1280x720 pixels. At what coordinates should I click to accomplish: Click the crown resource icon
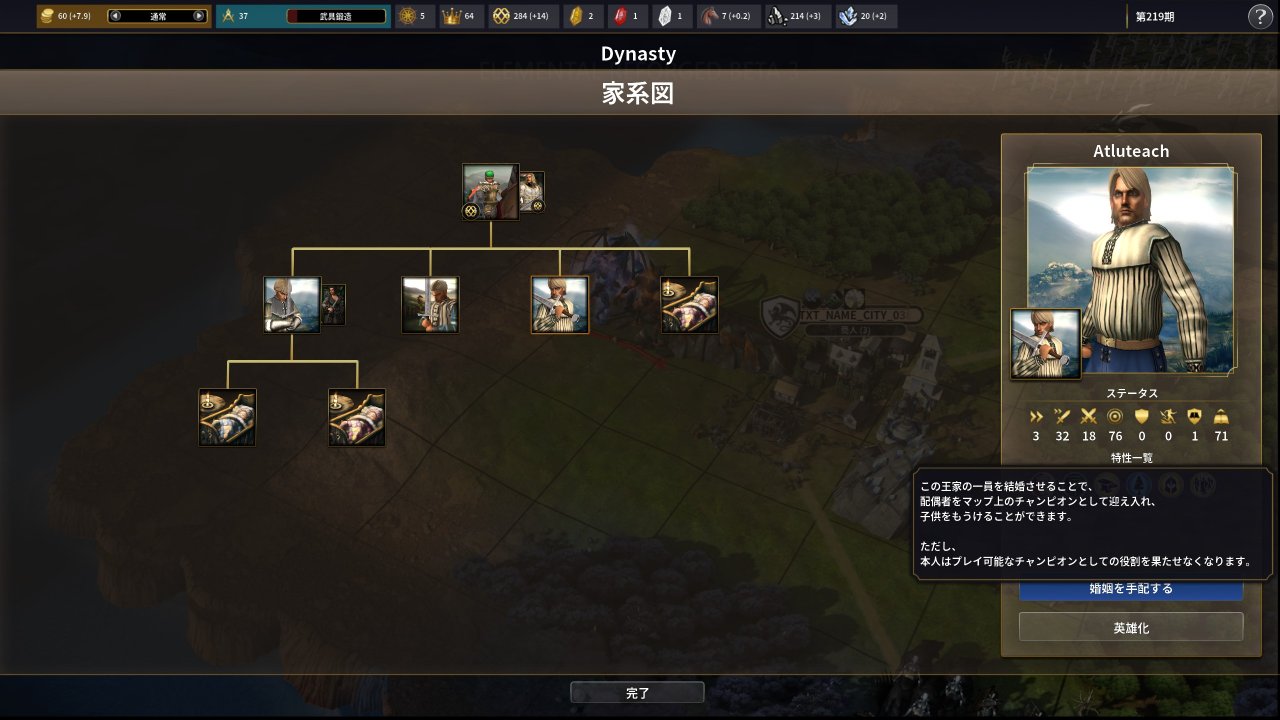451,16
